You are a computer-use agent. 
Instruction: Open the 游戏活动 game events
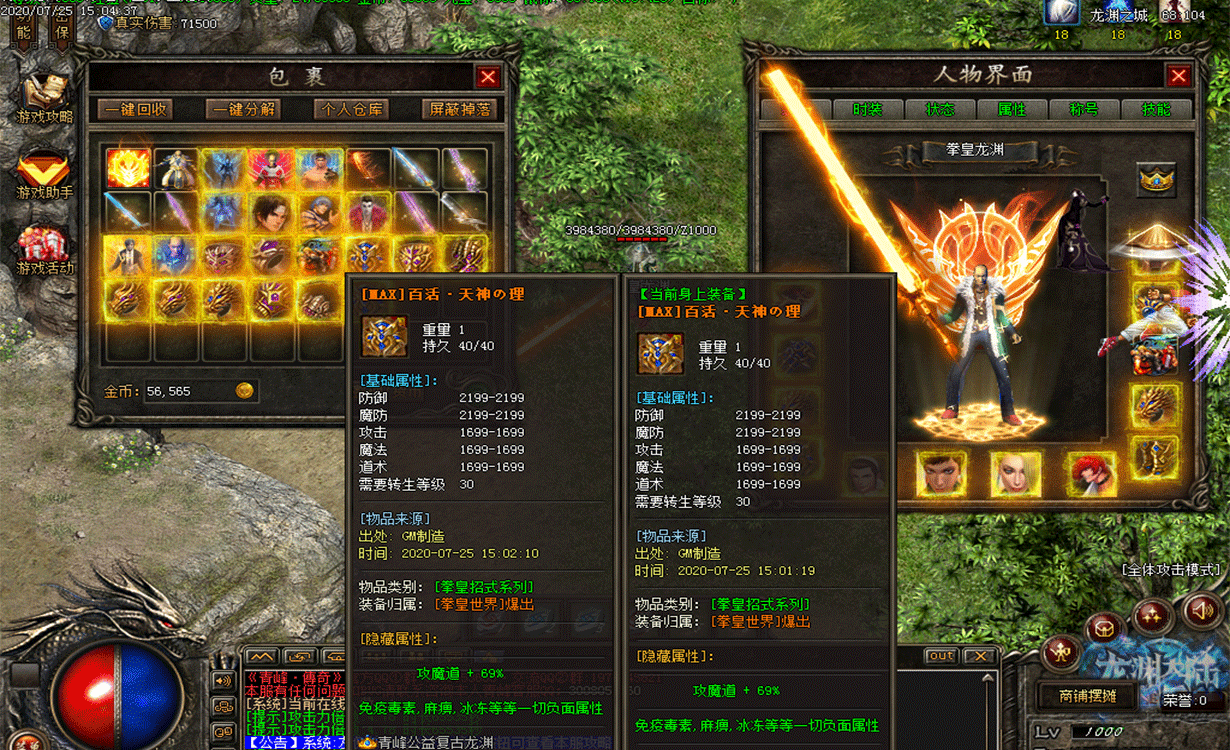45,250
